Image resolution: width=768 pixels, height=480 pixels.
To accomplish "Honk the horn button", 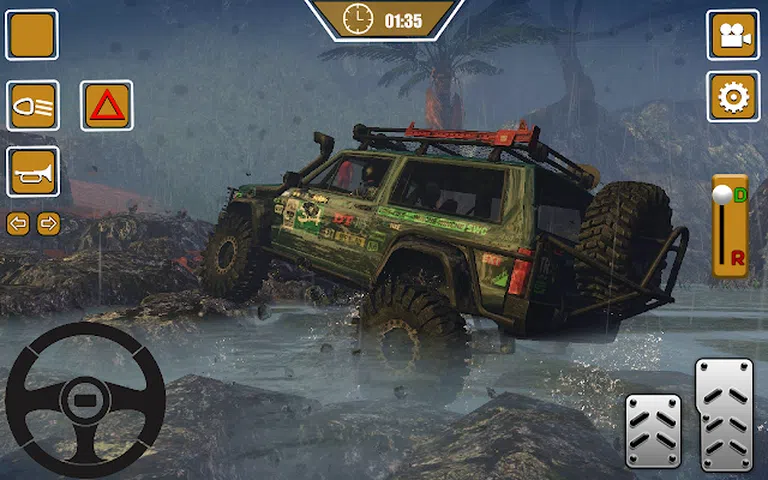I will coord(32,172).
